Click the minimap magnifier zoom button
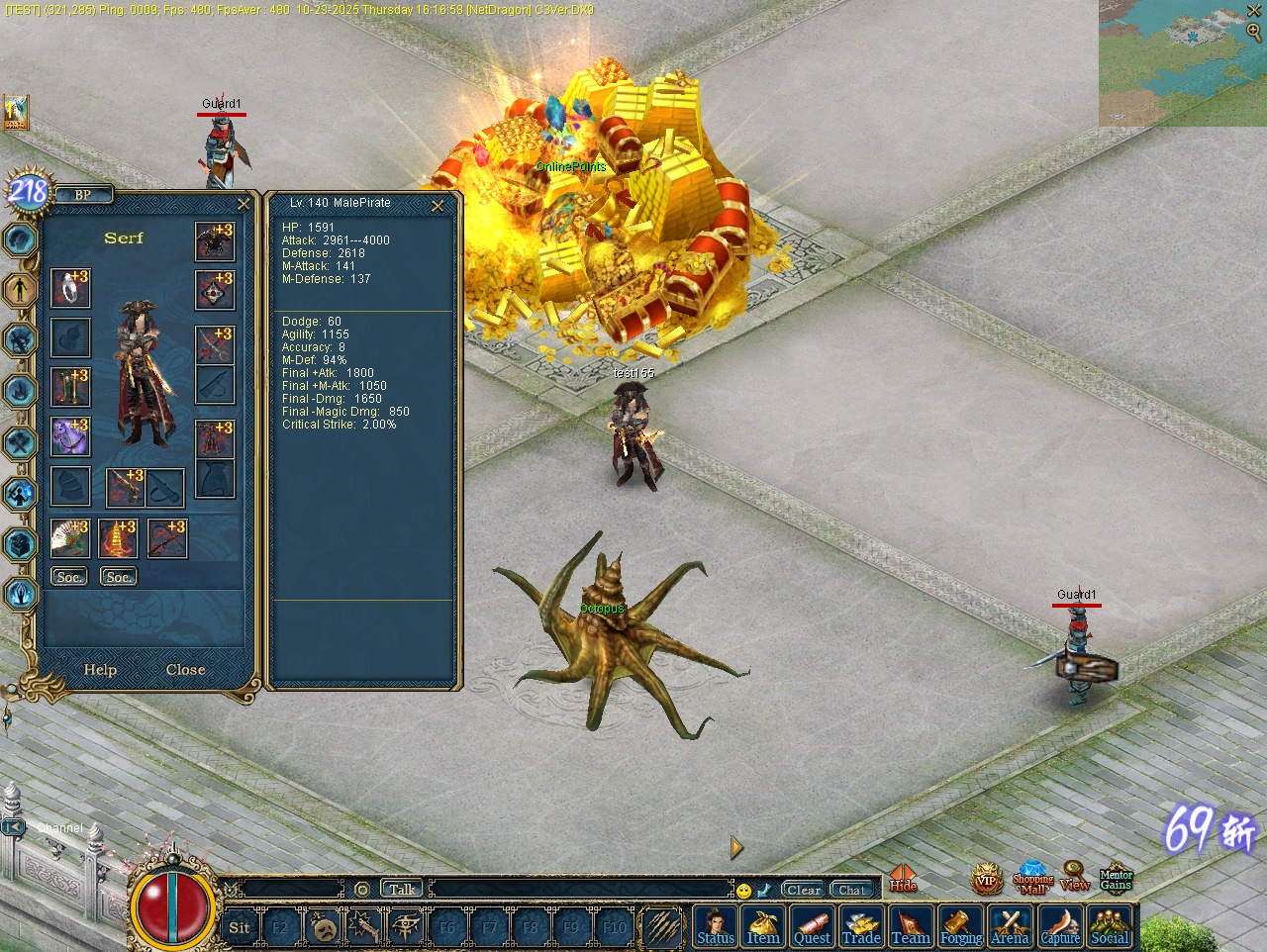The height and width of the screenshot is (952, 1267). click(x=1254, y=32)
